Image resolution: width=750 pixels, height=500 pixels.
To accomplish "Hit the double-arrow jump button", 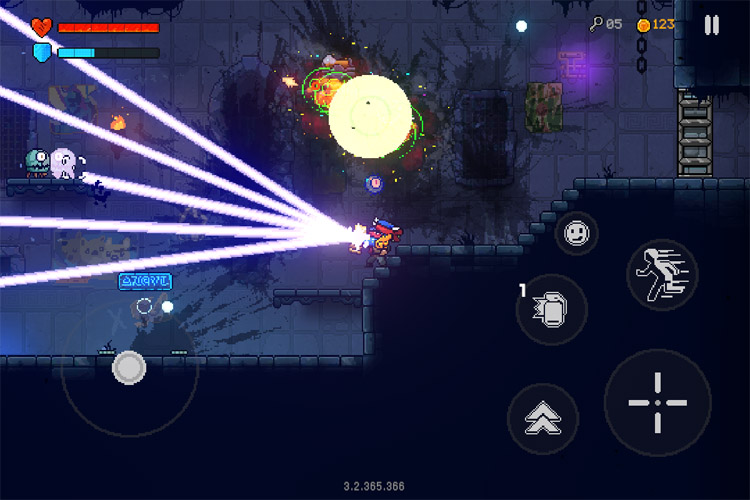I will 543,419.
